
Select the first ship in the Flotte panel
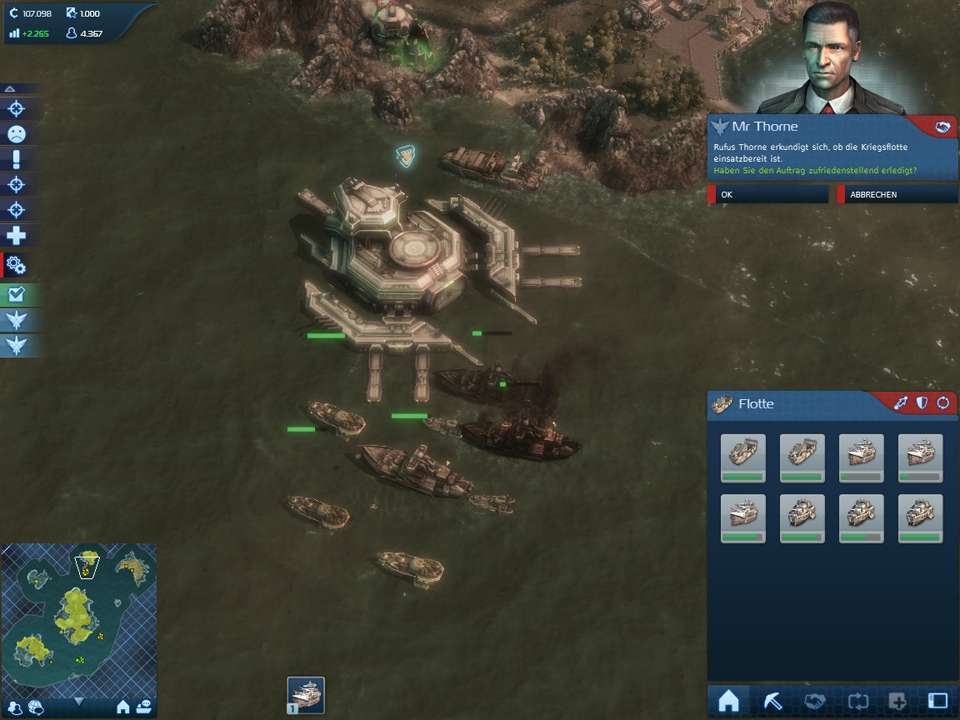click(x=743, y=458)
